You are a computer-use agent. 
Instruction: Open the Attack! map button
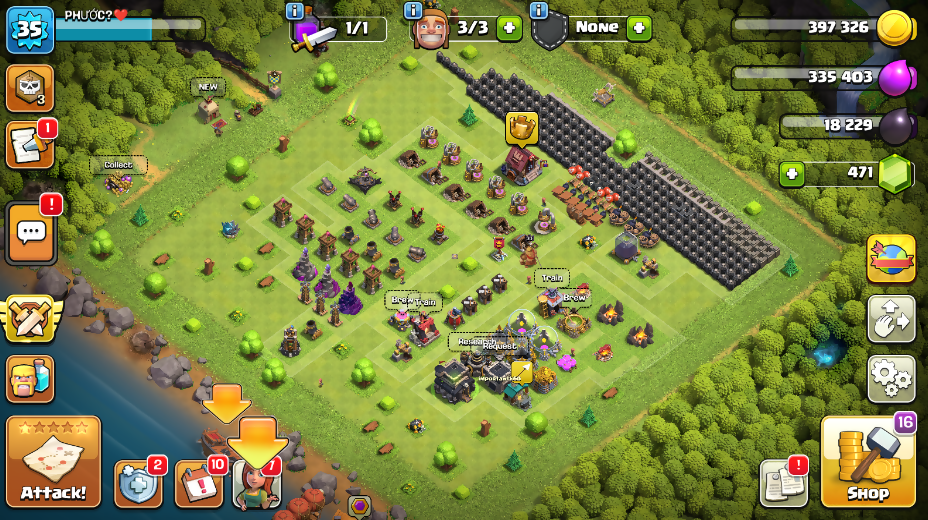point(53,462)
